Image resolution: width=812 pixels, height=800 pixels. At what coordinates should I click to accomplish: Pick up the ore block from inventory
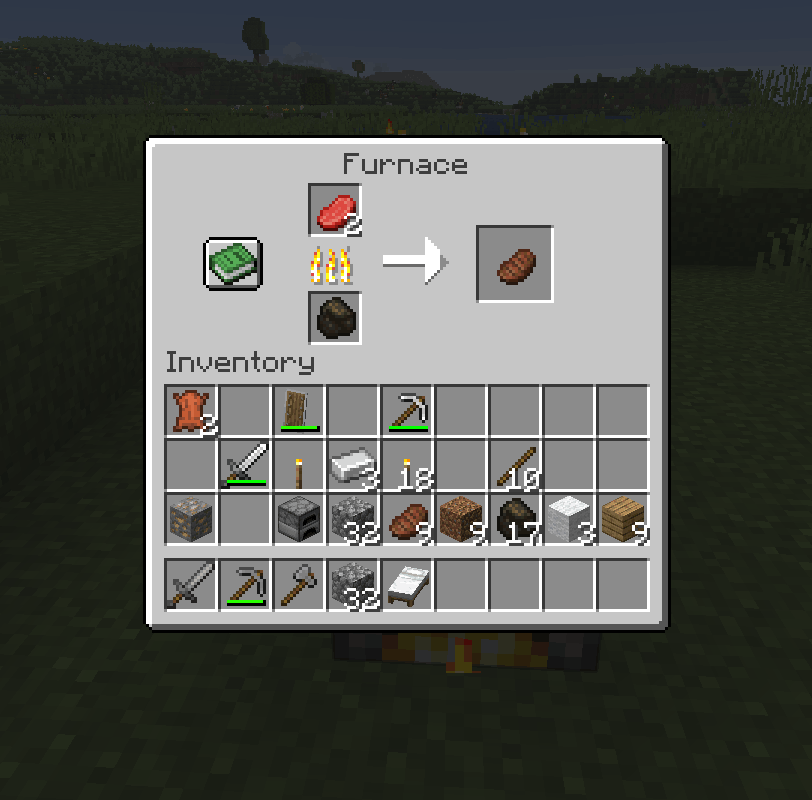click(191, 519)
